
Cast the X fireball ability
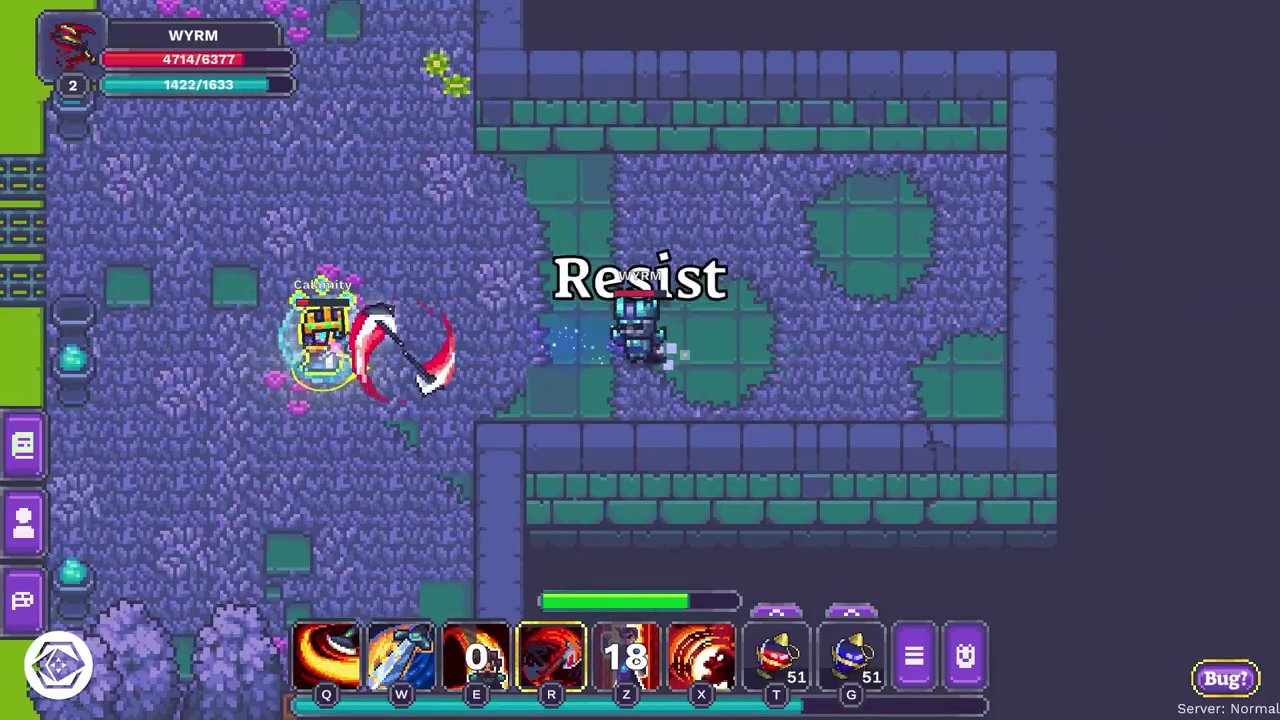[701, 656]
